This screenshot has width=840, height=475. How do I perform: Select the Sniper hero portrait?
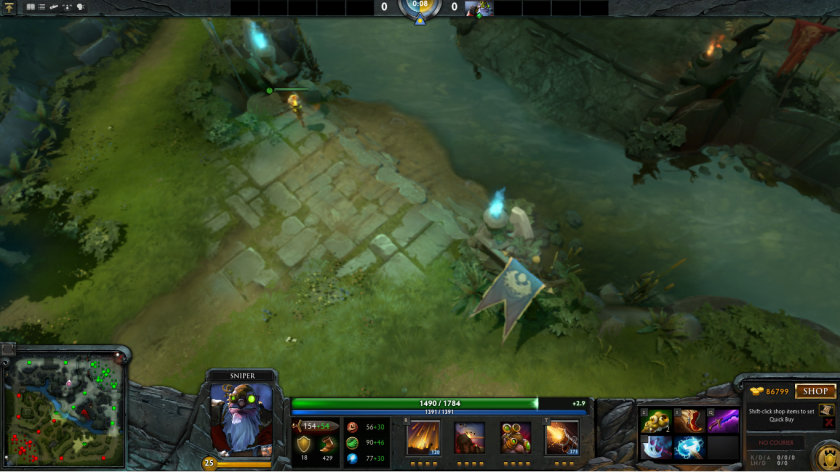[x=241, y=418]
